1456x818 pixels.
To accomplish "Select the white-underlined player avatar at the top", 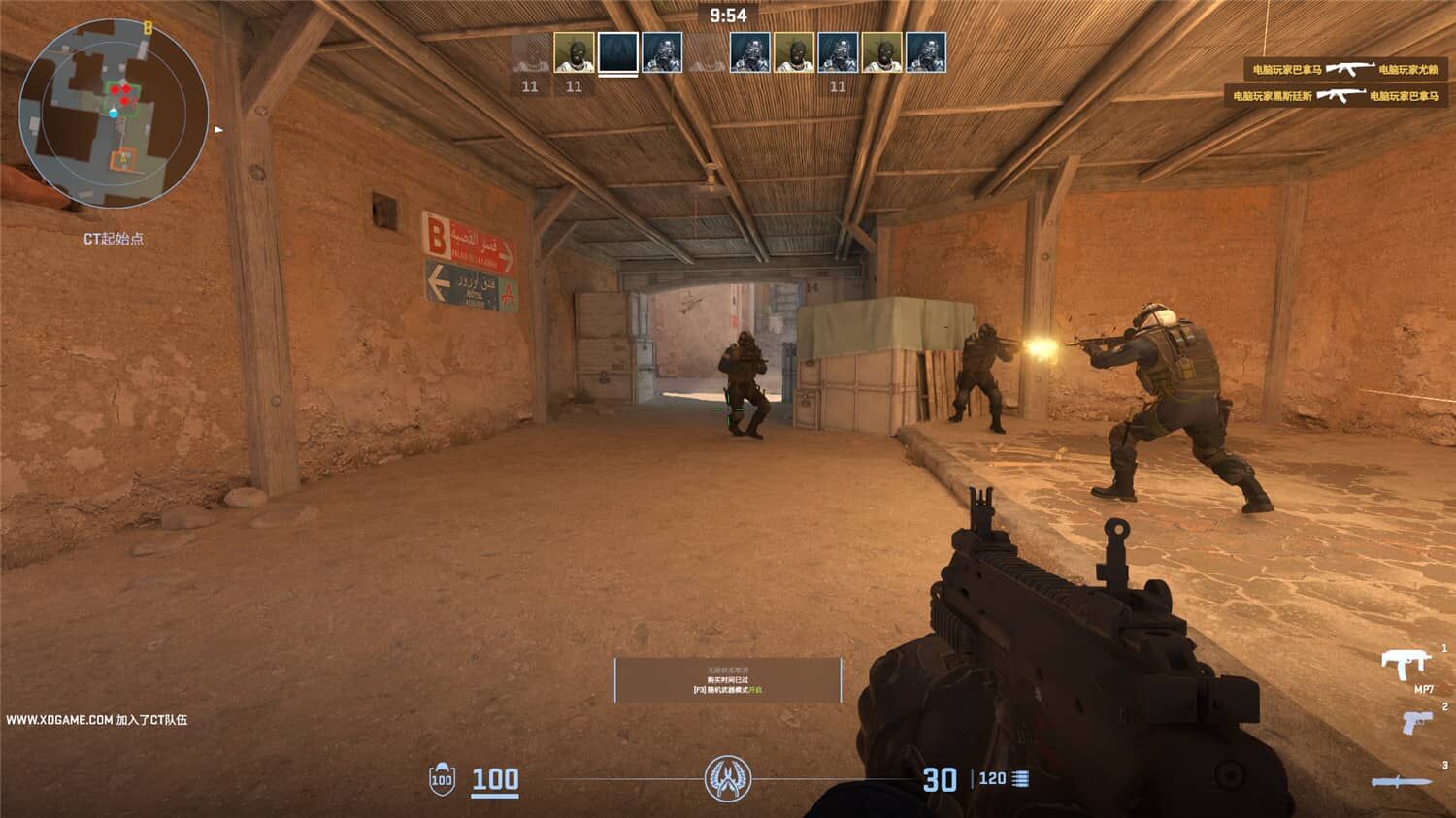I will click(x=617, y=52).
